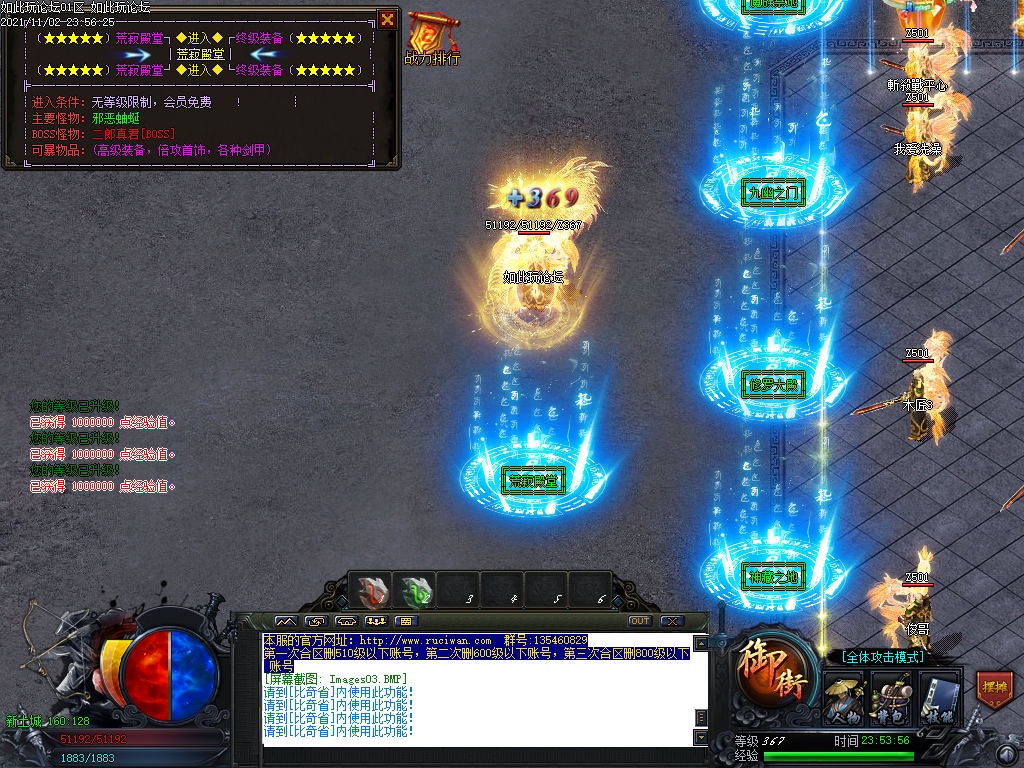Open the 背包 backpack

pyautogui.click(x=890, y=697)
